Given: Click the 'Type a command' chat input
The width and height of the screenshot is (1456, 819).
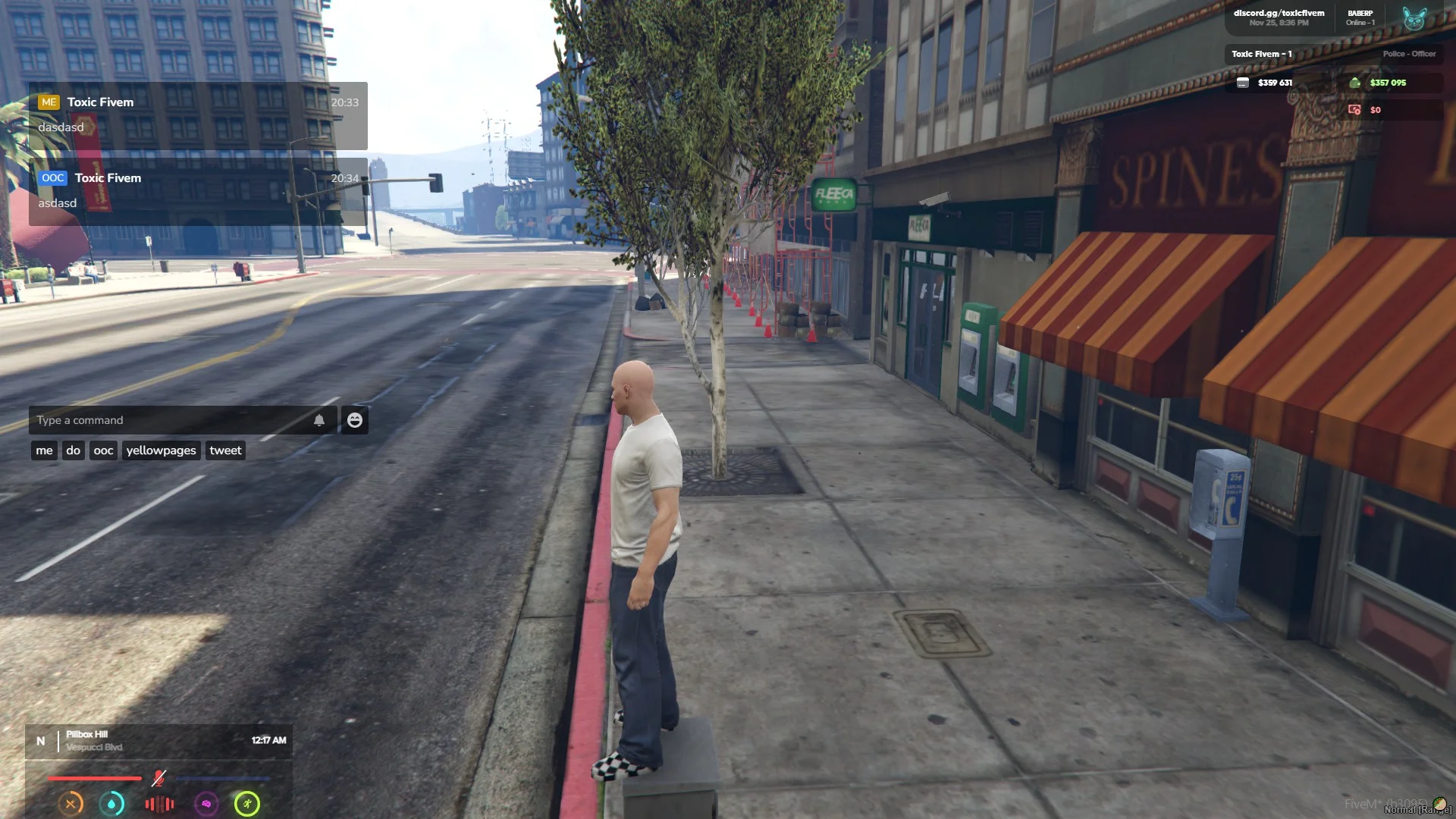Looking at the screenshot, I should 171,420.
